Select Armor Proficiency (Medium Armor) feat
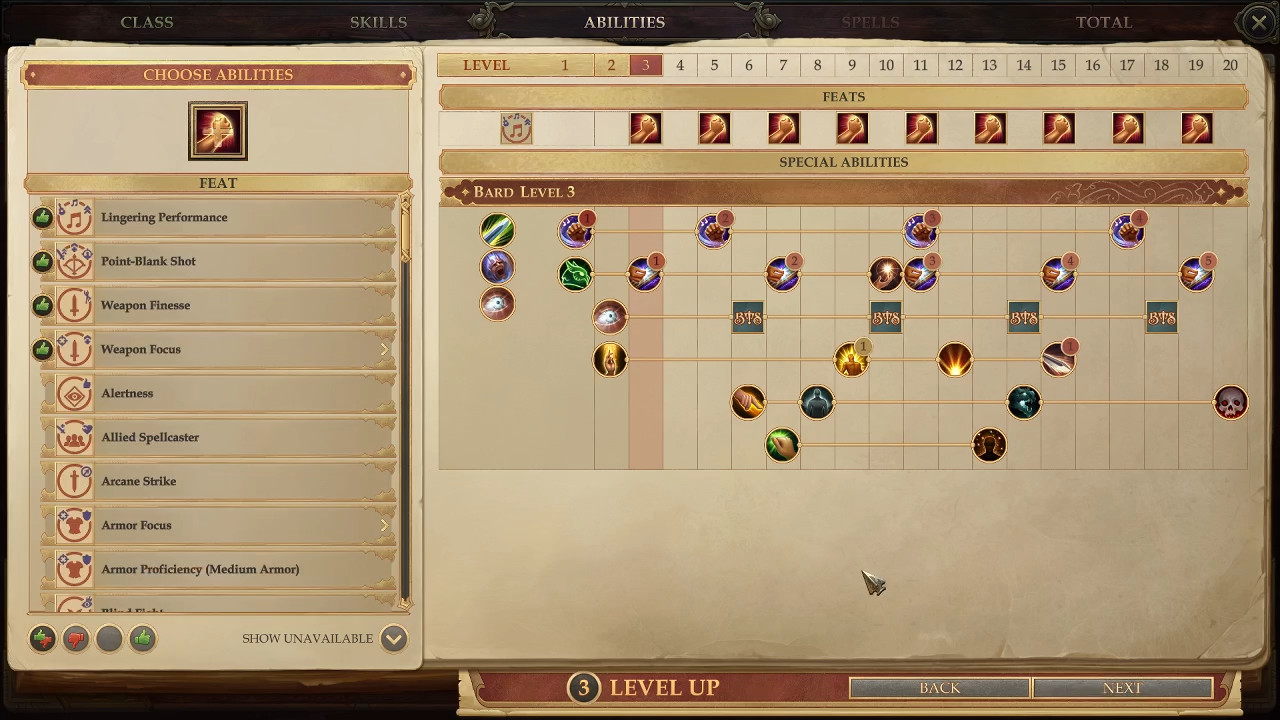 [x=220, y=569]
